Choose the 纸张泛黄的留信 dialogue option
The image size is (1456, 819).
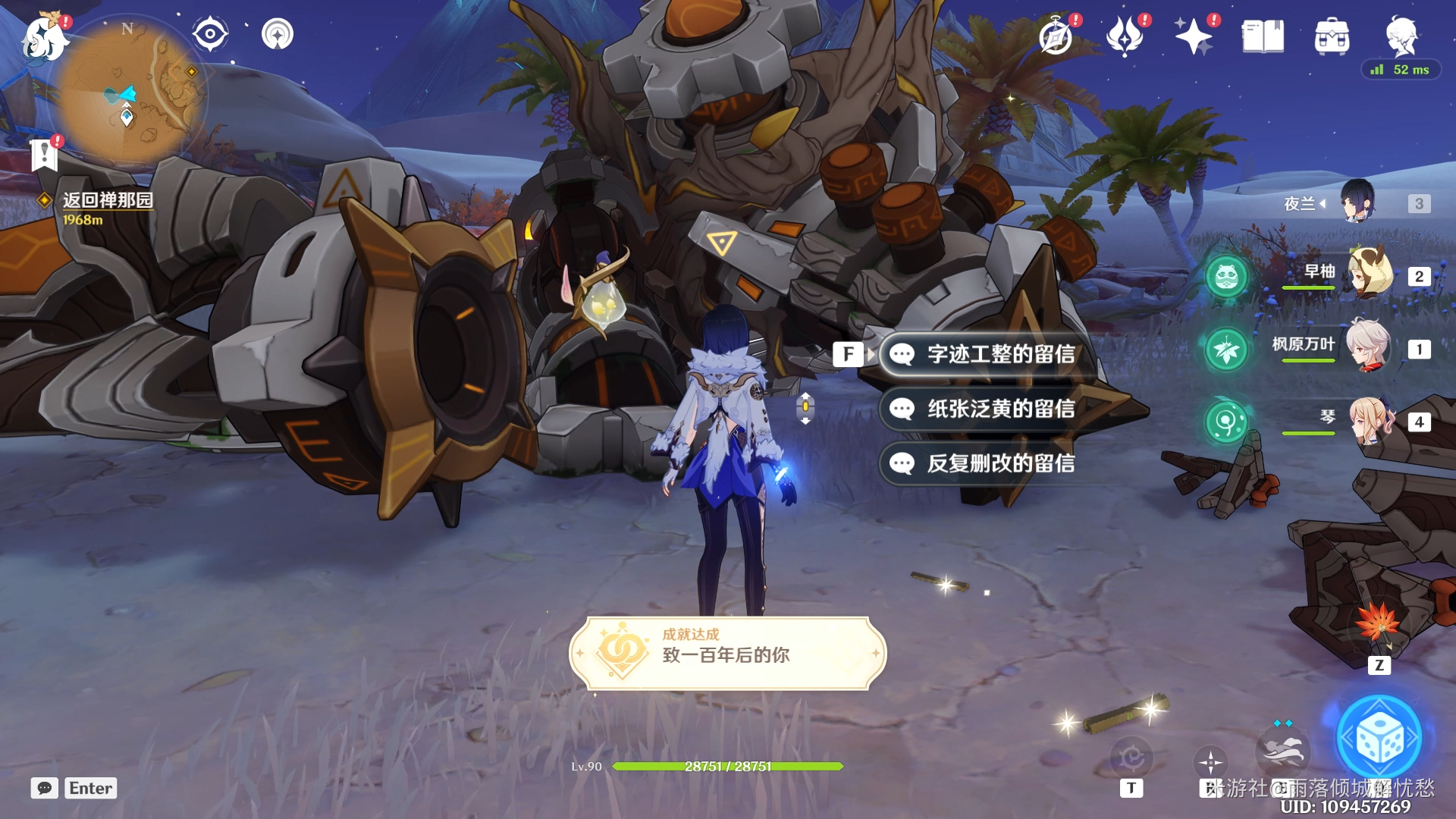coord(999,409)
